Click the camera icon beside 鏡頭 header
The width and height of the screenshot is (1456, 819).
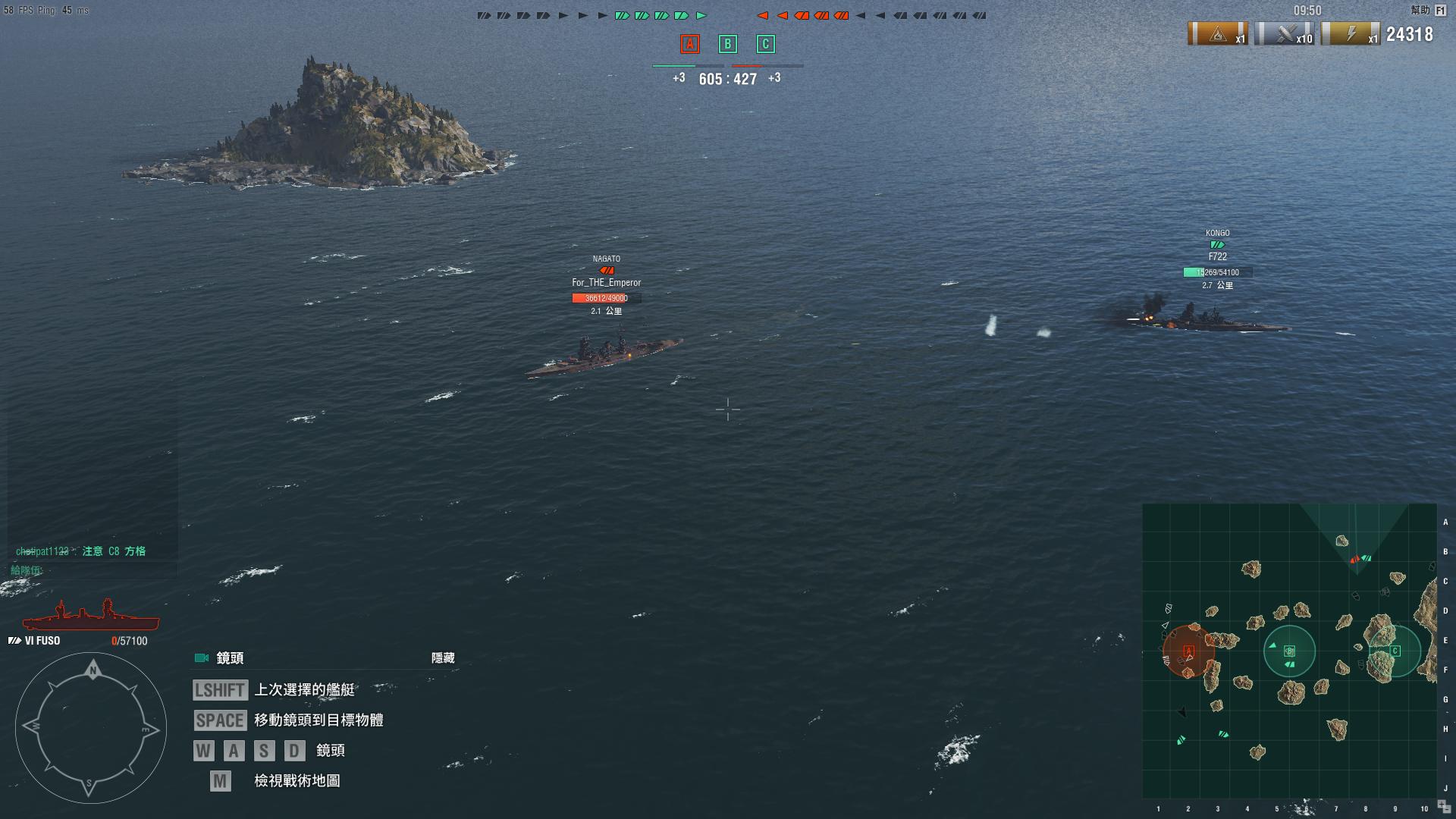click(202, 658)
